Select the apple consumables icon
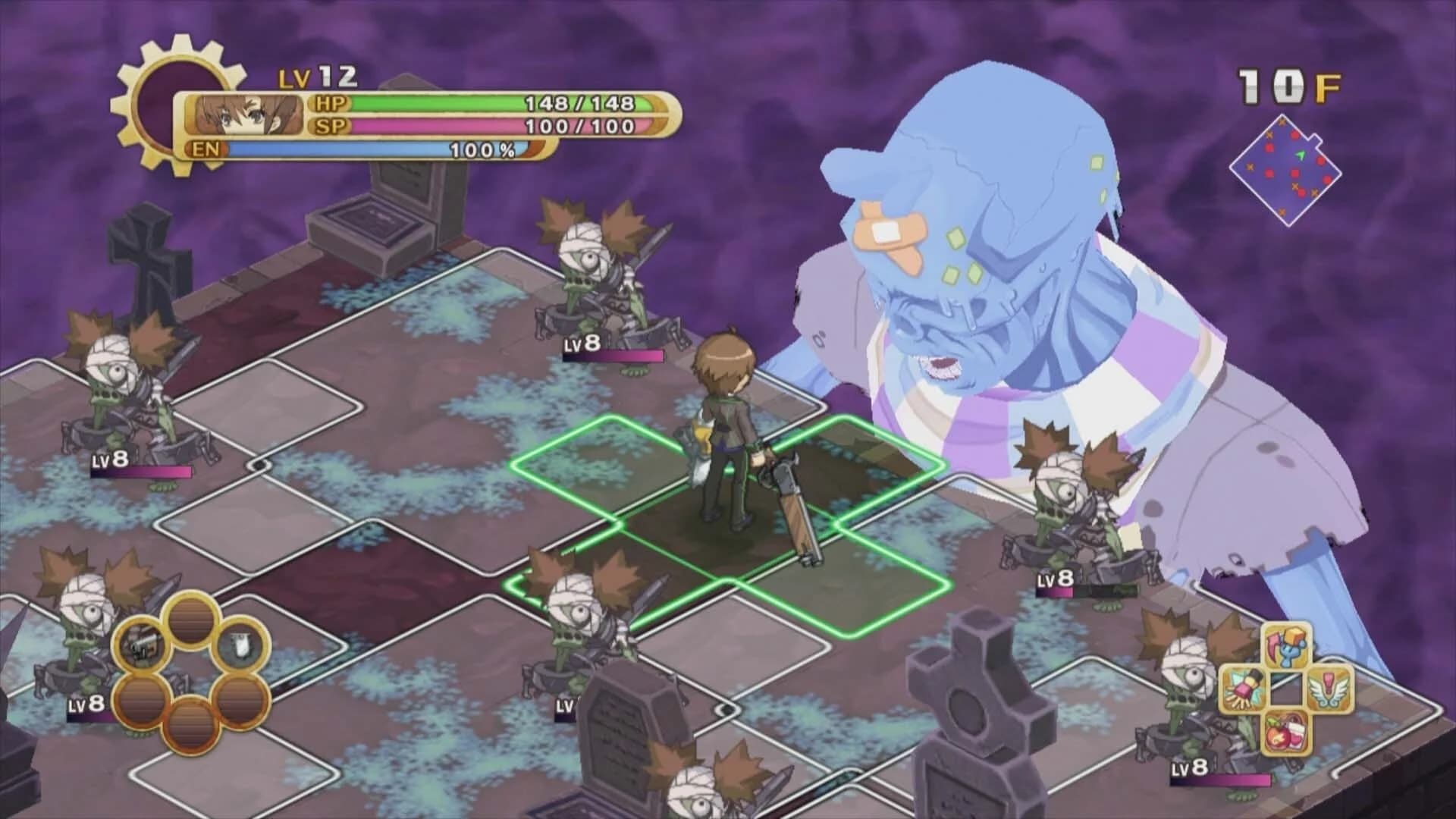Image resolution: width=1456 pixels, height=819 pixels. click(1285, 733)
